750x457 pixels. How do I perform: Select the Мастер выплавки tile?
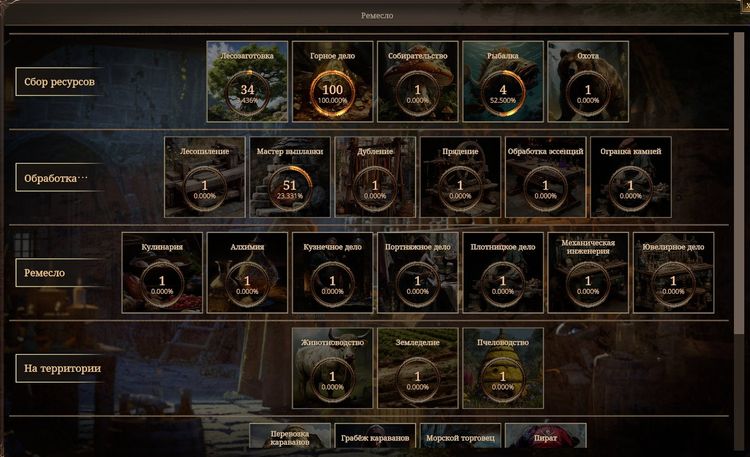(x=290, y=177)
